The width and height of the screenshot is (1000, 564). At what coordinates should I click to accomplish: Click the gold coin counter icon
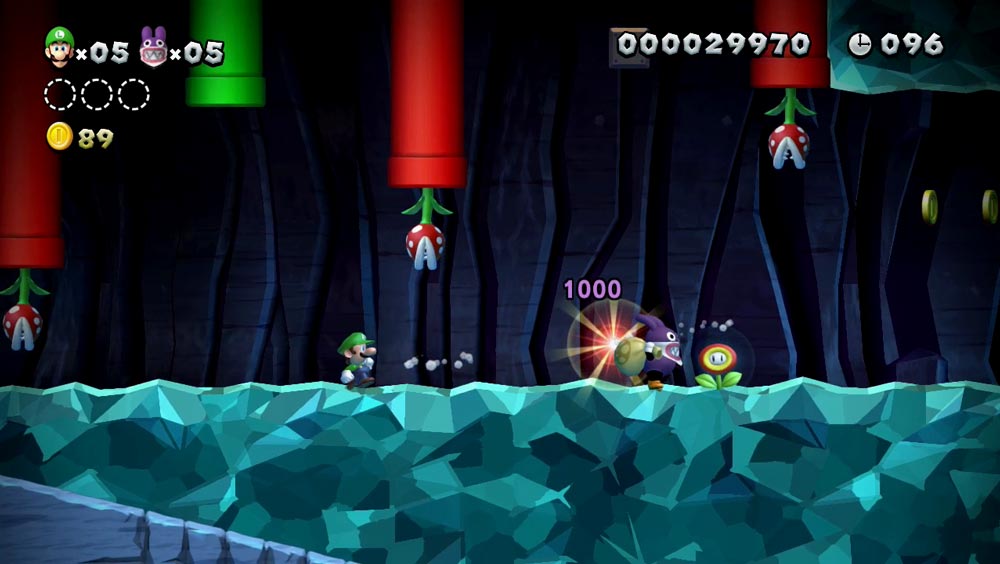(x=59, y=137)
